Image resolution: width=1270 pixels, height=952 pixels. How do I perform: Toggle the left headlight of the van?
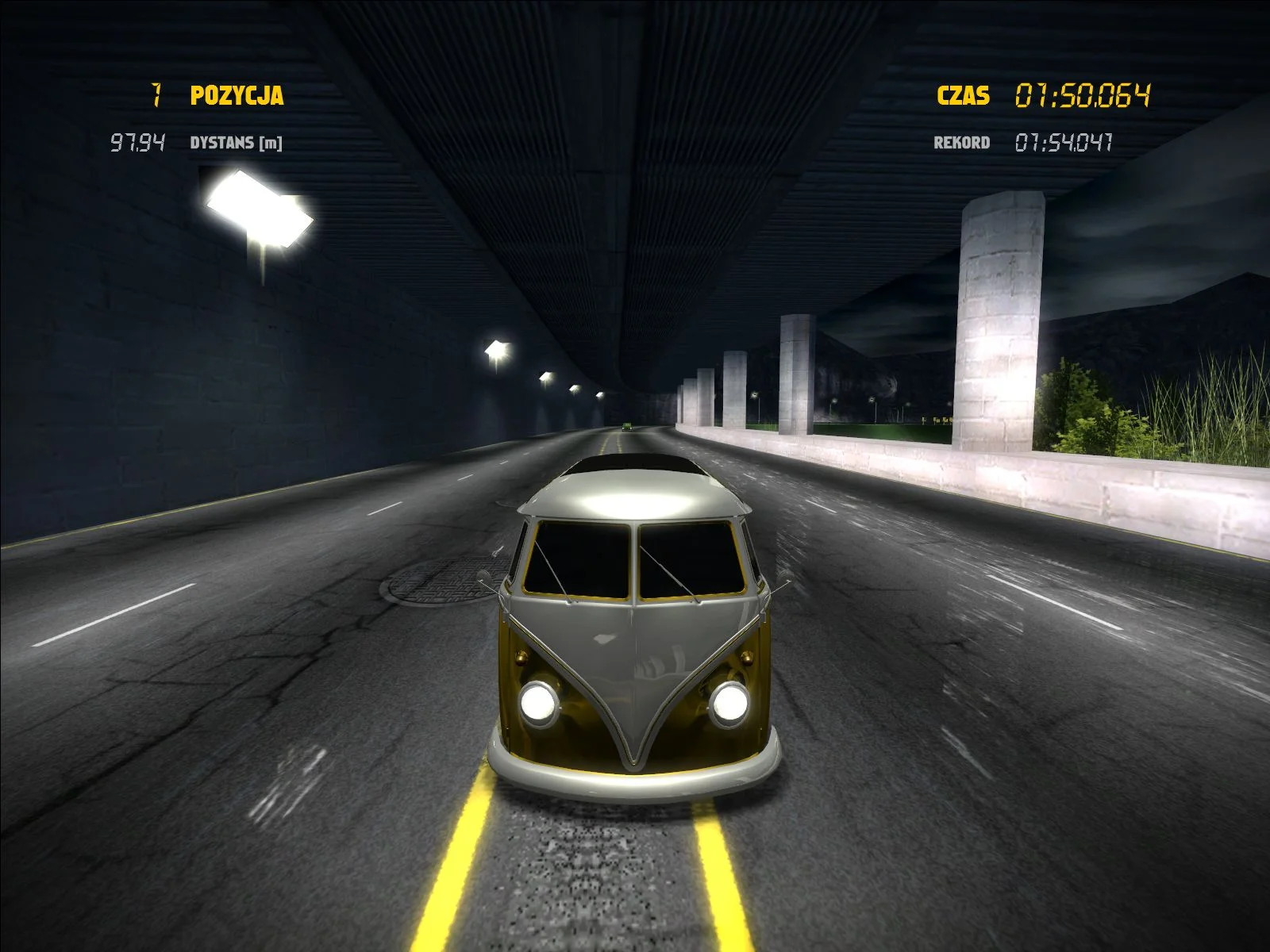[539, 702]
